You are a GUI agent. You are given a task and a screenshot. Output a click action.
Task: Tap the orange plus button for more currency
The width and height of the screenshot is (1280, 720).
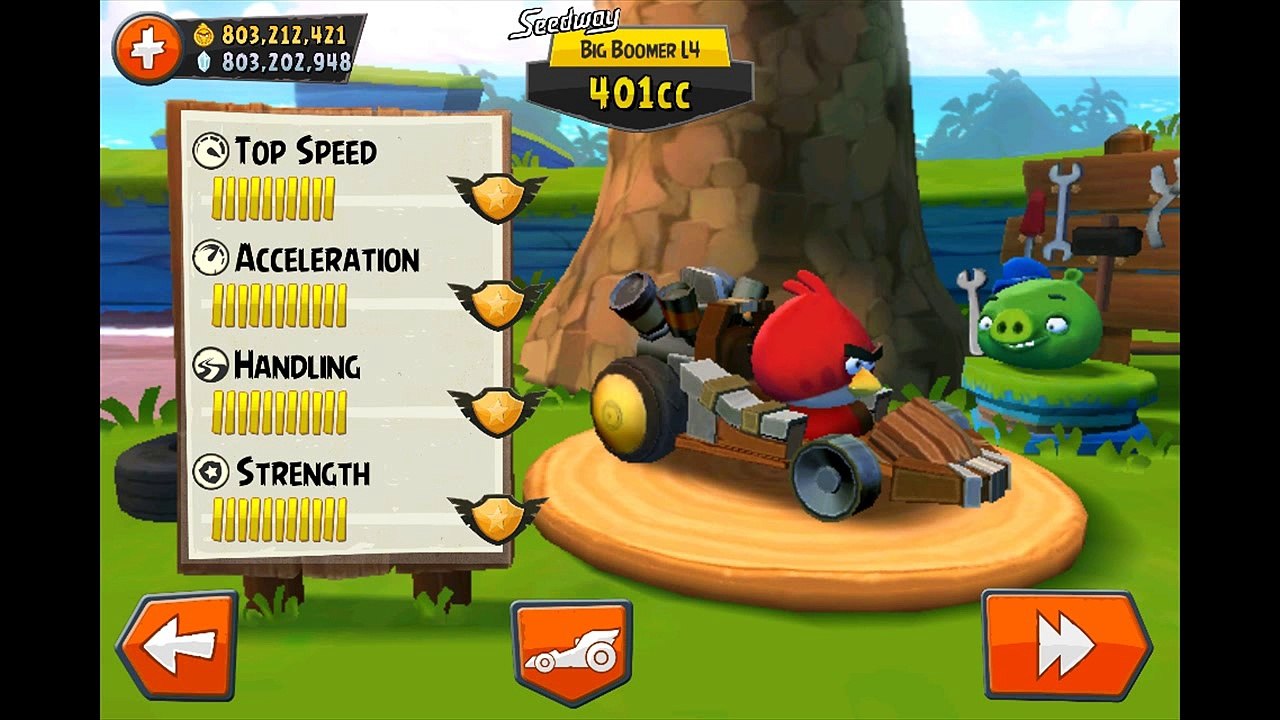[x=147, y=49]
